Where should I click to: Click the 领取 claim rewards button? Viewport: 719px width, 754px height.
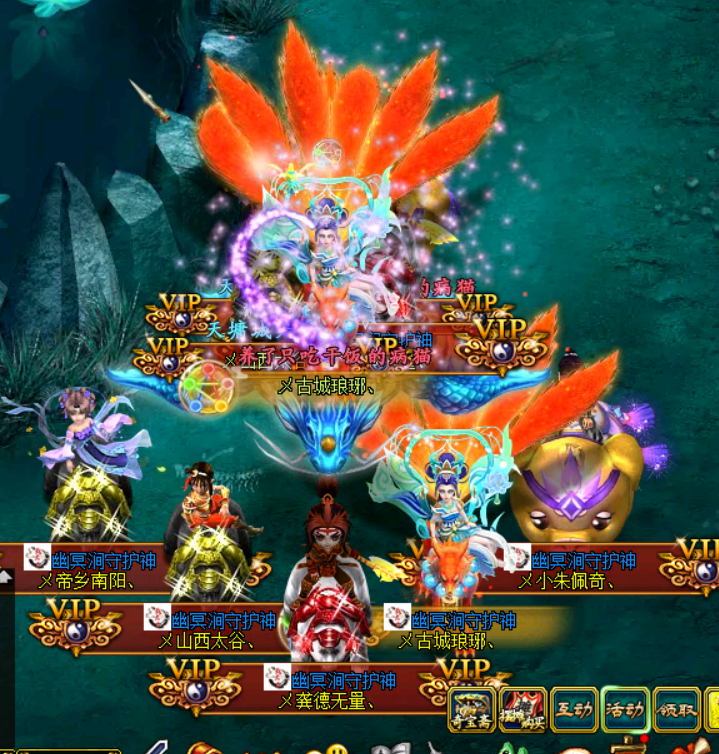pos(677,710)
